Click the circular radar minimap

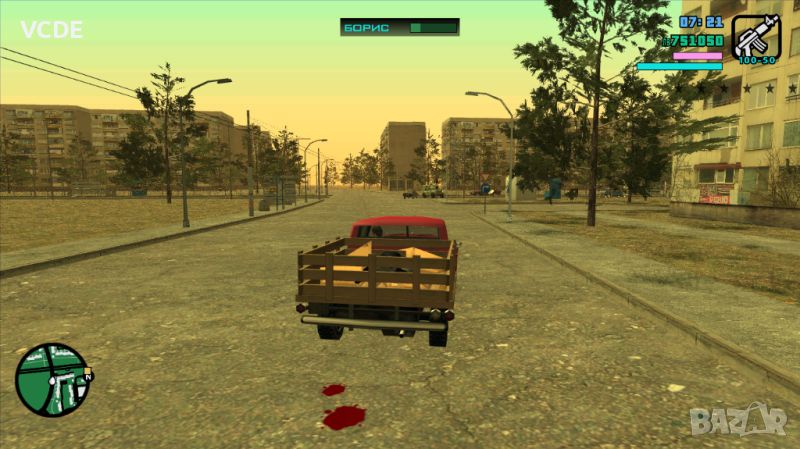click(x=53, y=380)
